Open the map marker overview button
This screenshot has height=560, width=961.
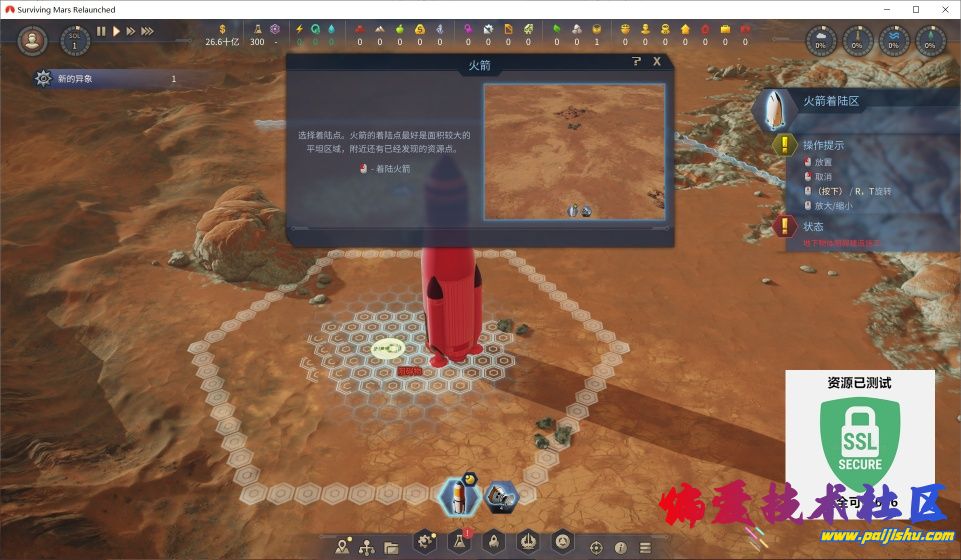pyautogui.click(x=343, y=546)
